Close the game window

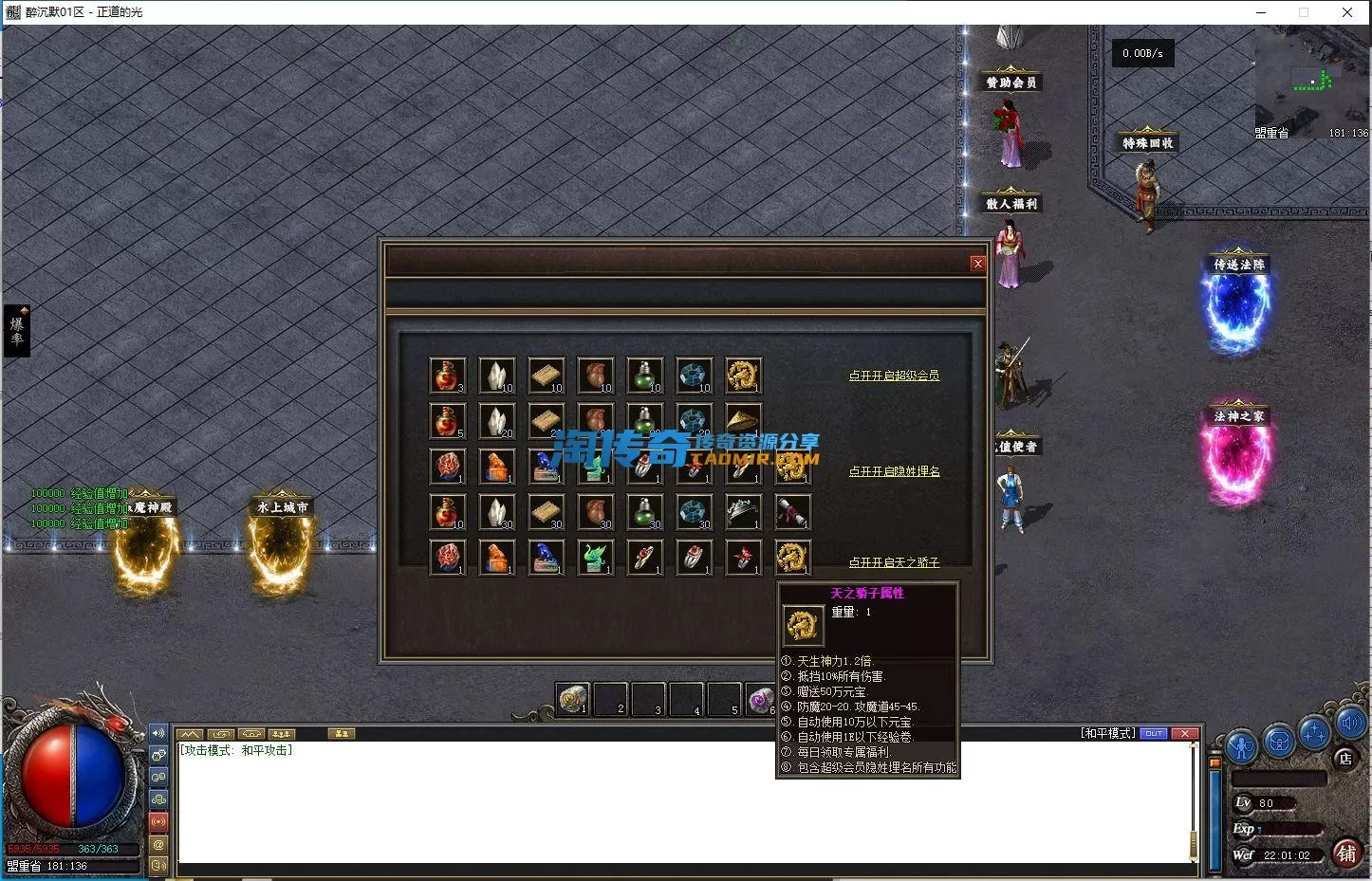pyautogui.click(x=1347, y=12)
